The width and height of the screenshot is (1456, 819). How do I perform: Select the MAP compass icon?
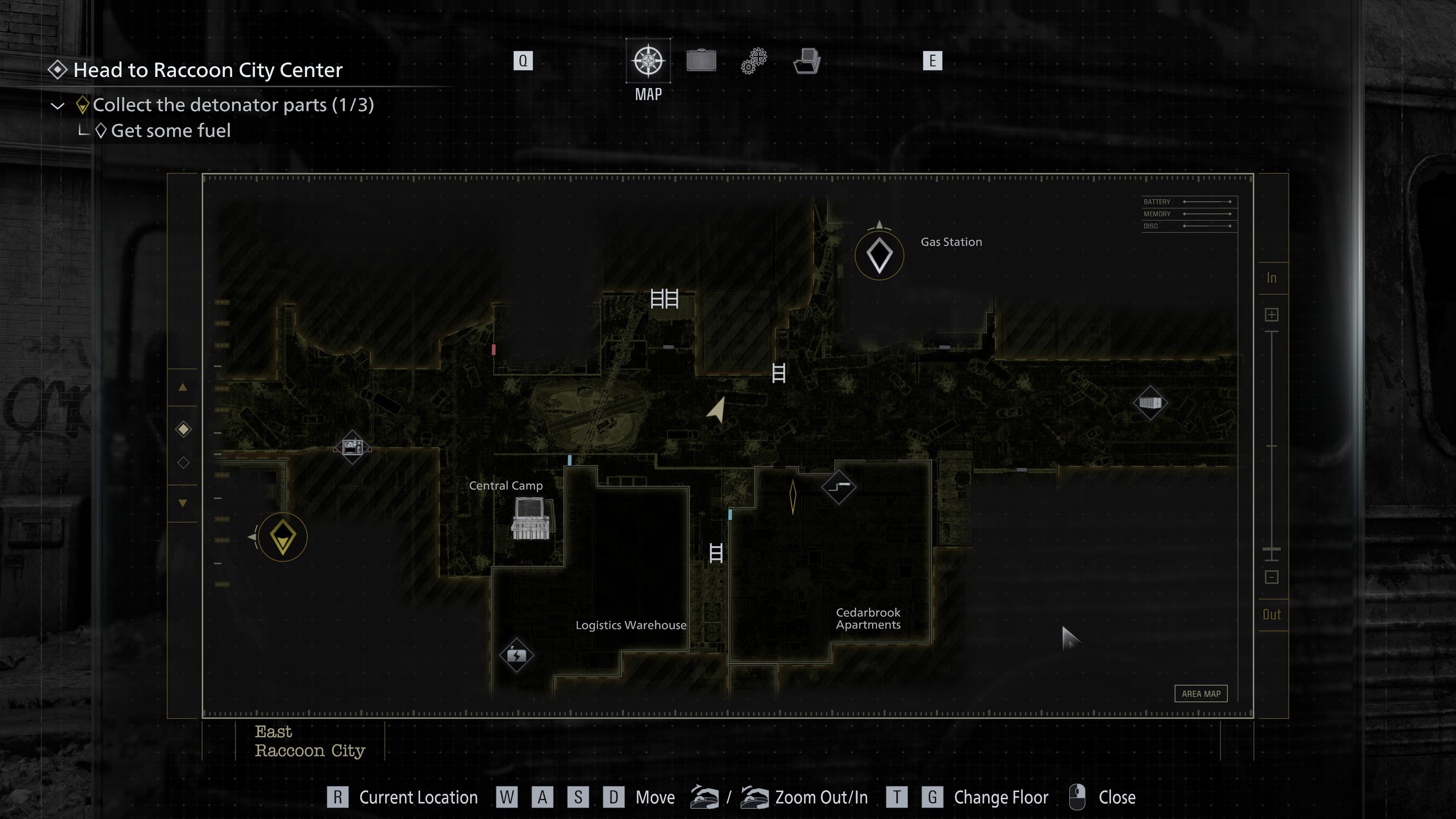[648, 61]
